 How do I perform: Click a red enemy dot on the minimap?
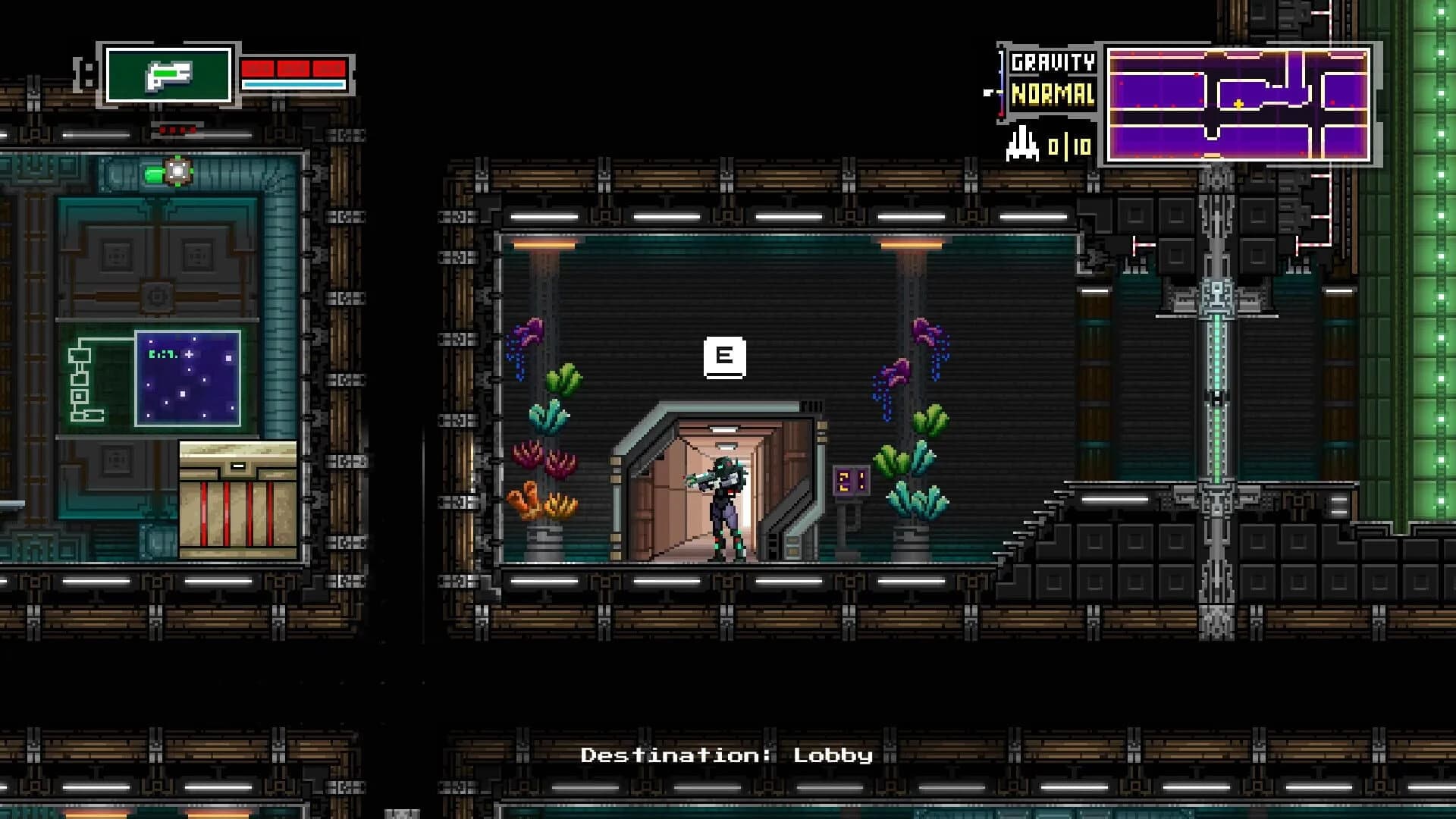coord(1197,74)
